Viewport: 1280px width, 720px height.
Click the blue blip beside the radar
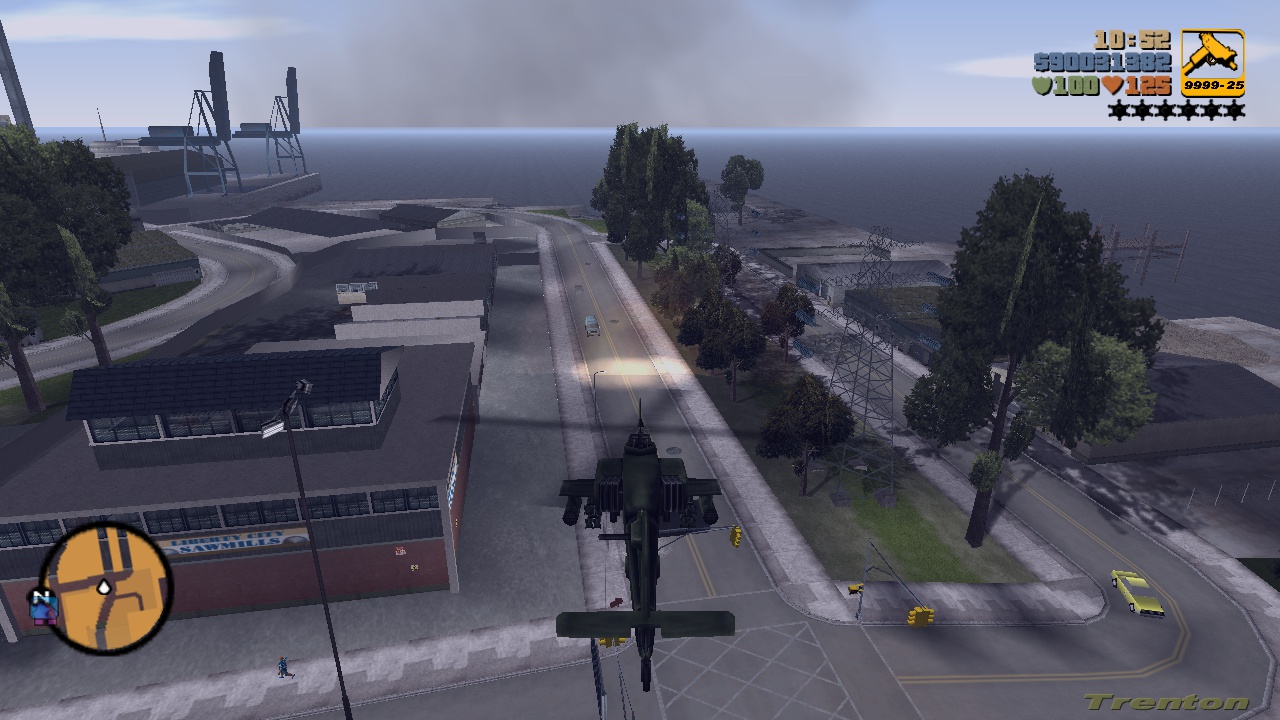[x=43, y=611]
